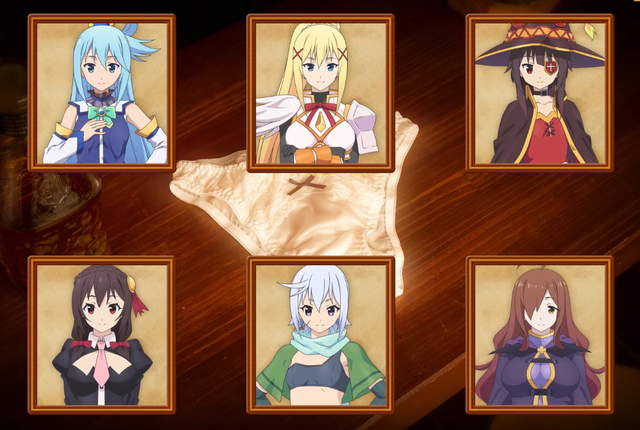The width and height of the screenshot is (640, 430).
Task: Choose the blonde knight in armor portrait
Action: click(320, 92)
